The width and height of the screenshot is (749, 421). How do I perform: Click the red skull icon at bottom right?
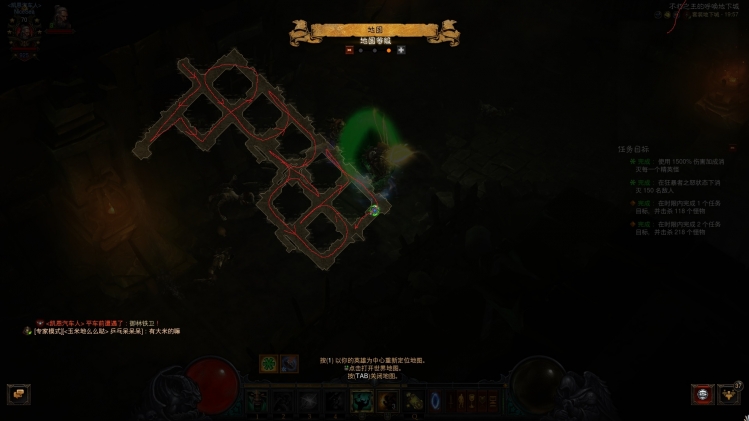(703, 394)
